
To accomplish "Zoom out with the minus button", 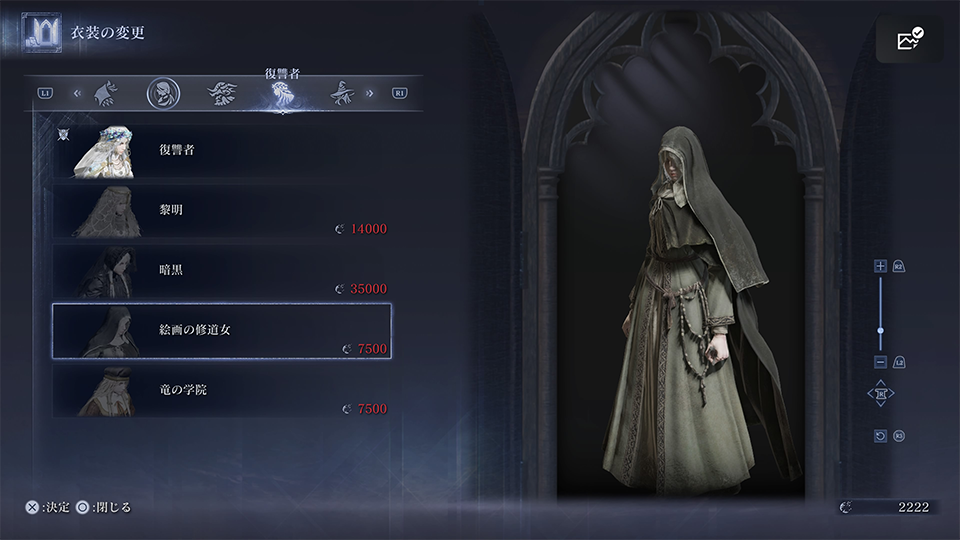I will pos(880,361).
